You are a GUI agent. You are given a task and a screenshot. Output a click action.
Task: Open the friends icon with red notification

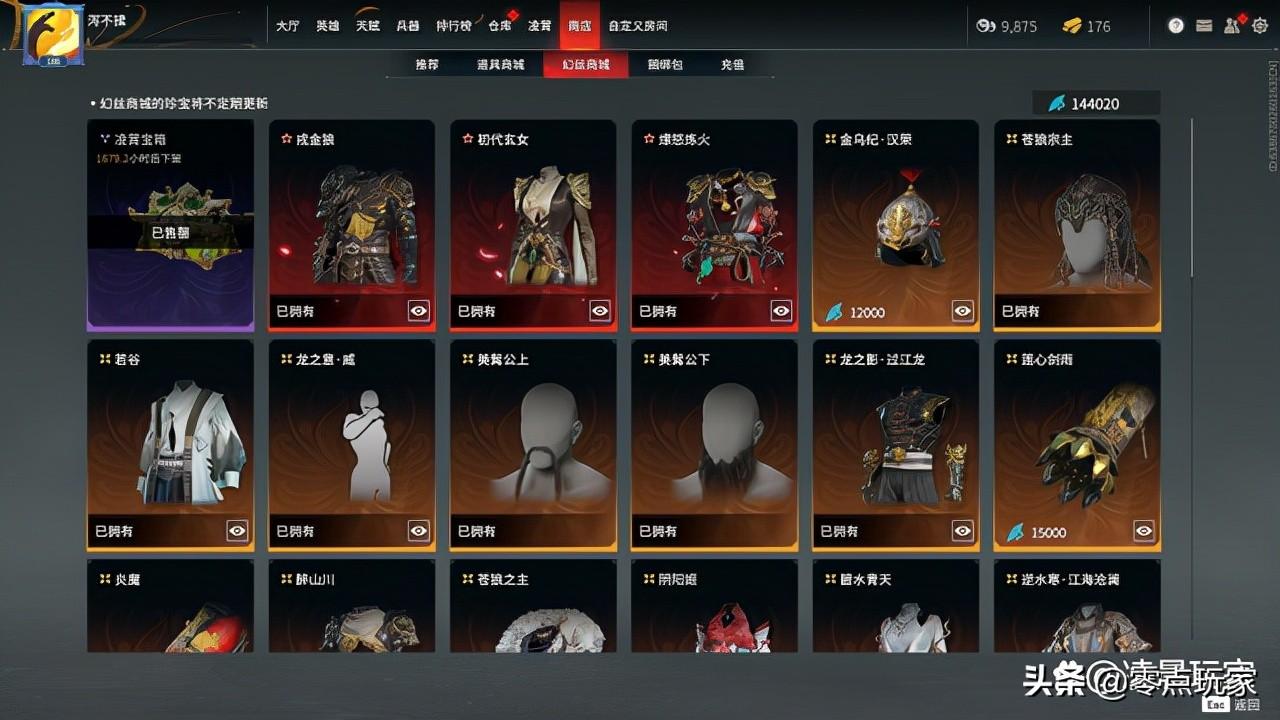(1233, 26)
